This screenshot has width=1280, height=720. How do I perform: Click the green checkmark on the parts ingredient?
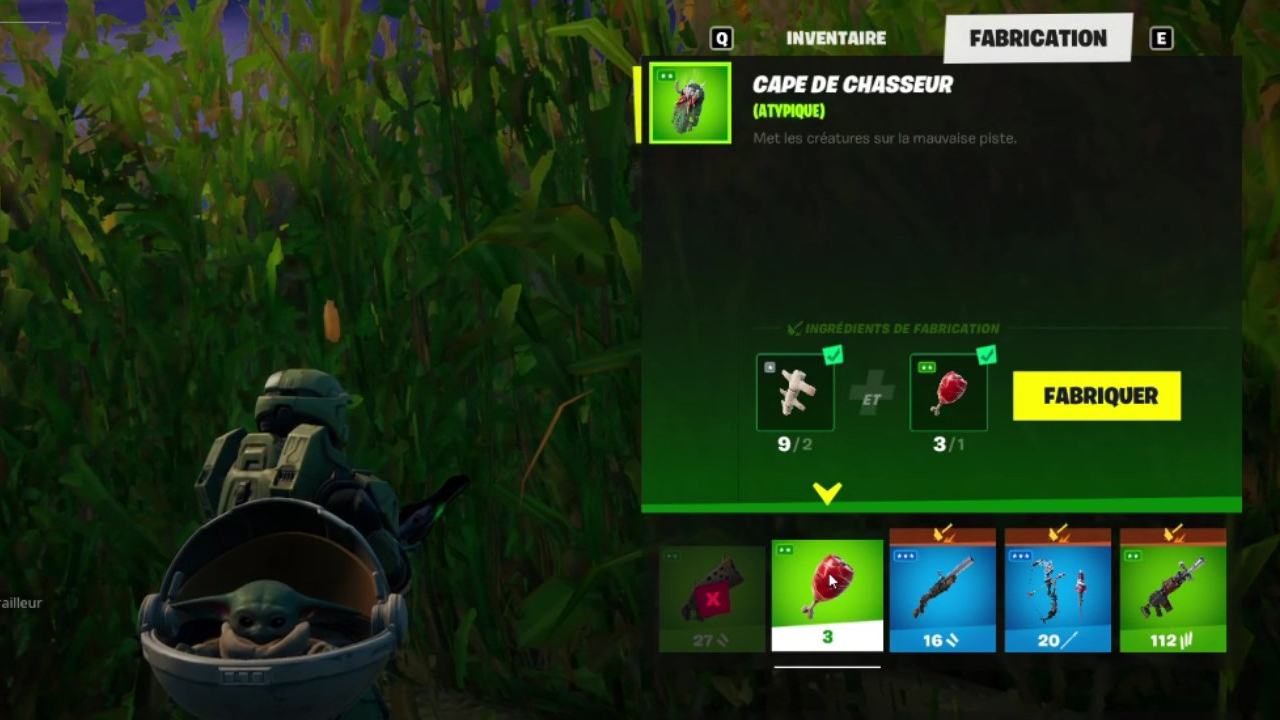pos(833,356)
